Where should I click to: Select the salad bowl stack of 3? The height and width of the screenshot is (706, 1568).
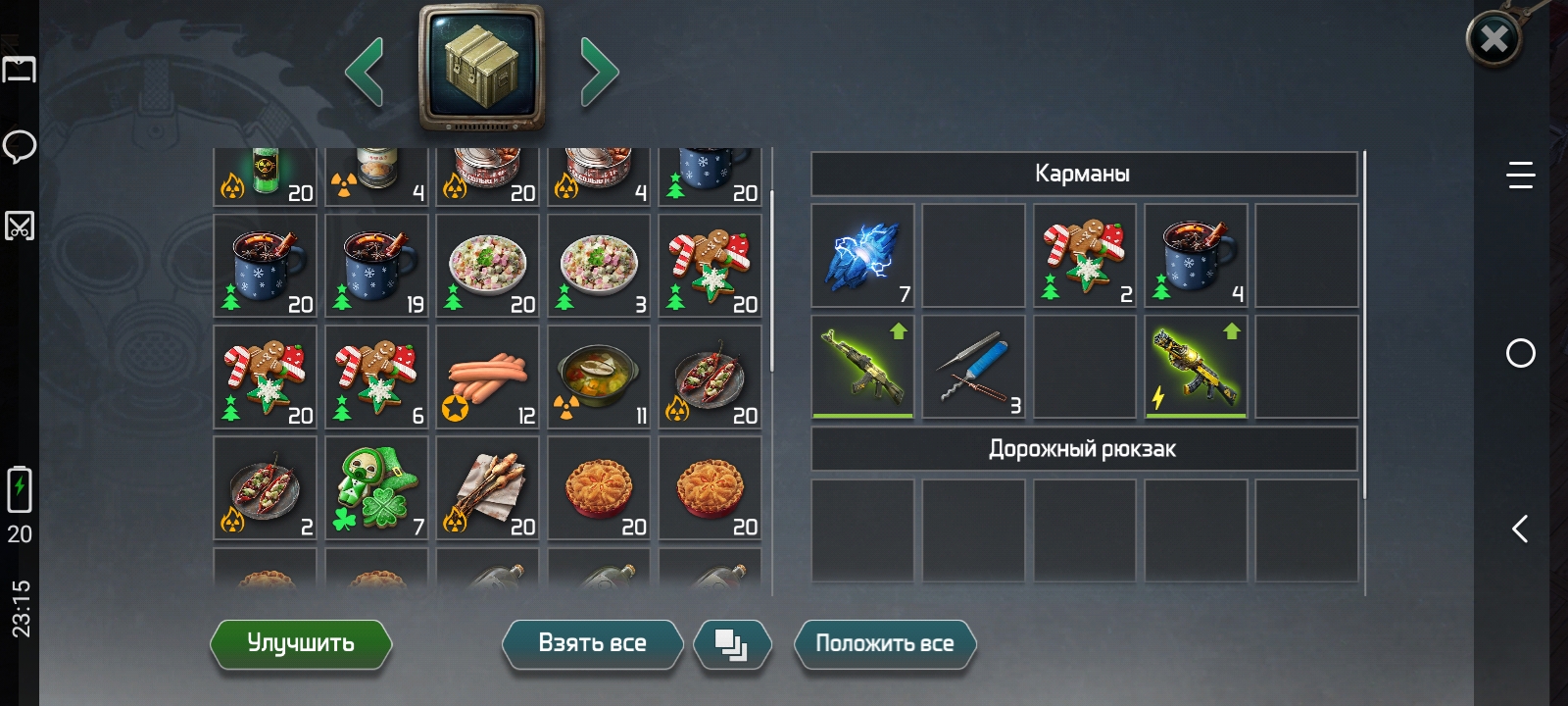pyautogui.click(x=599, y=266)
